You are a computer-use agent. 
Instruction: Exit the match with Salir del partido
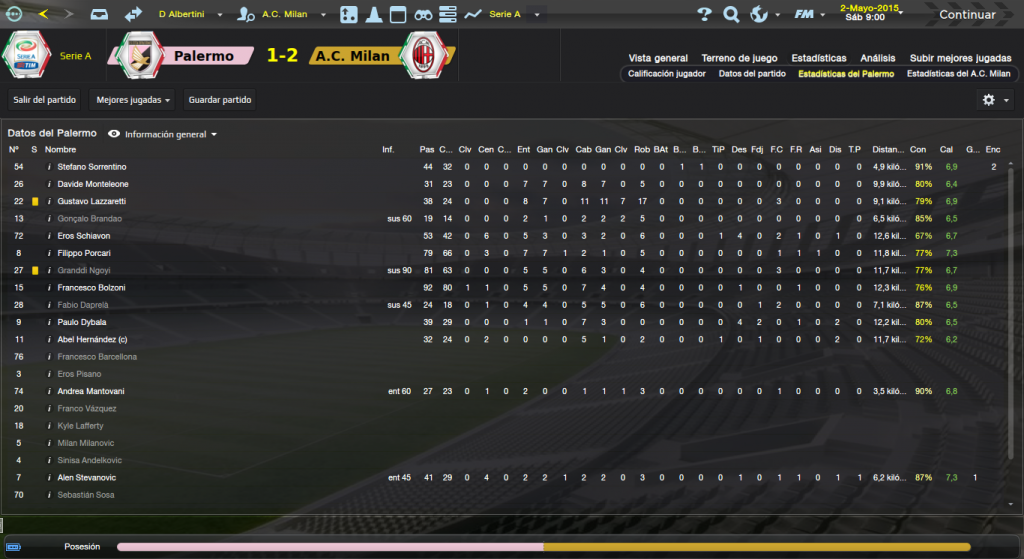(42, 100)
